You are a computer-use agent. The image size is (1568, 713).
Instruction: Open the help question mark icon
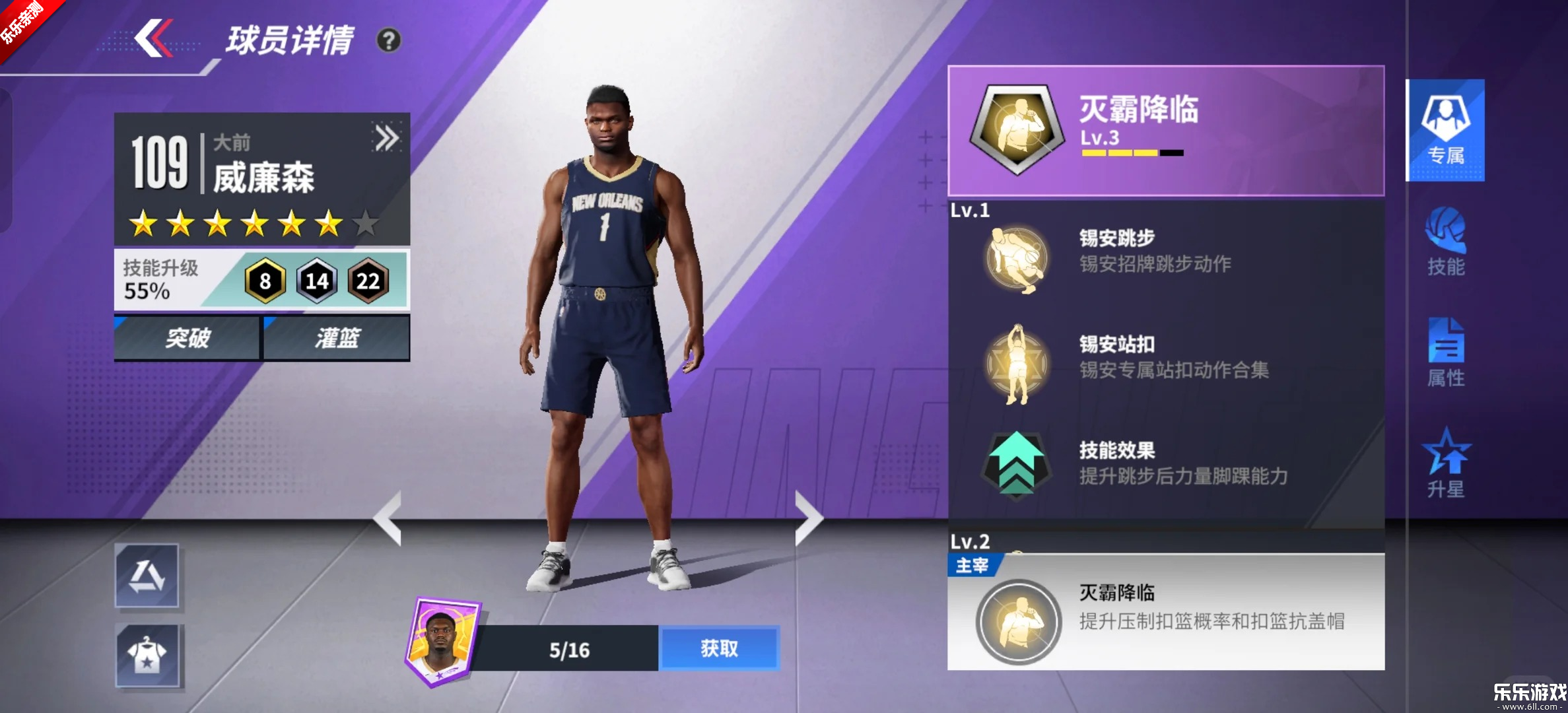click(388, 41)
